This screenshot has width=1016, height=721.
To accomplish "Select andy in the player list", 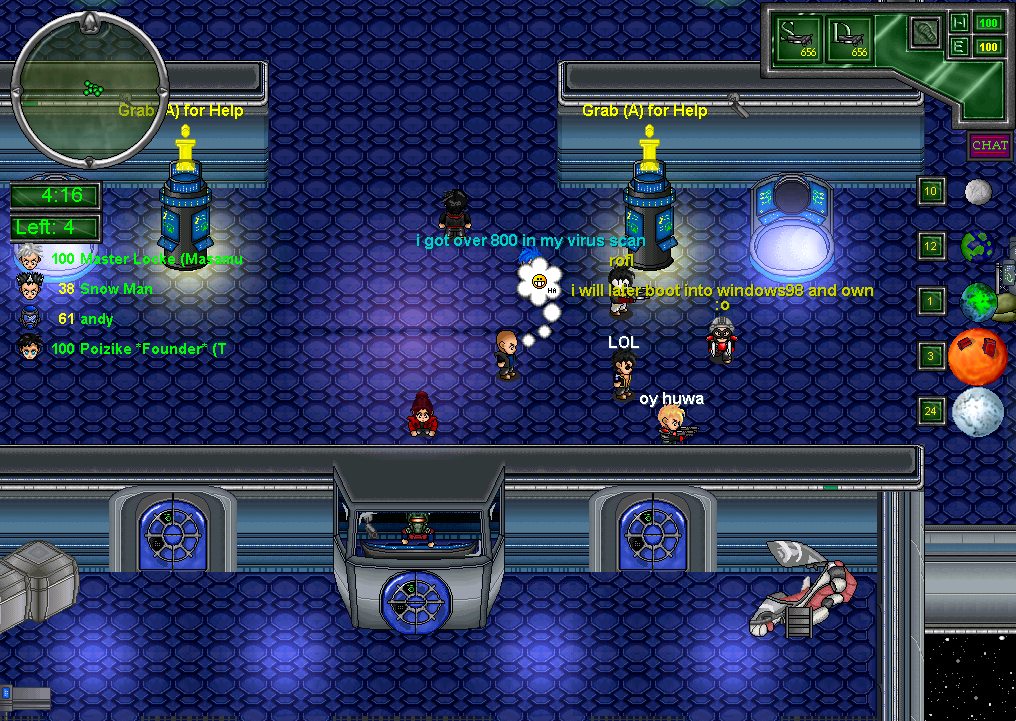I will coord(96,319).
